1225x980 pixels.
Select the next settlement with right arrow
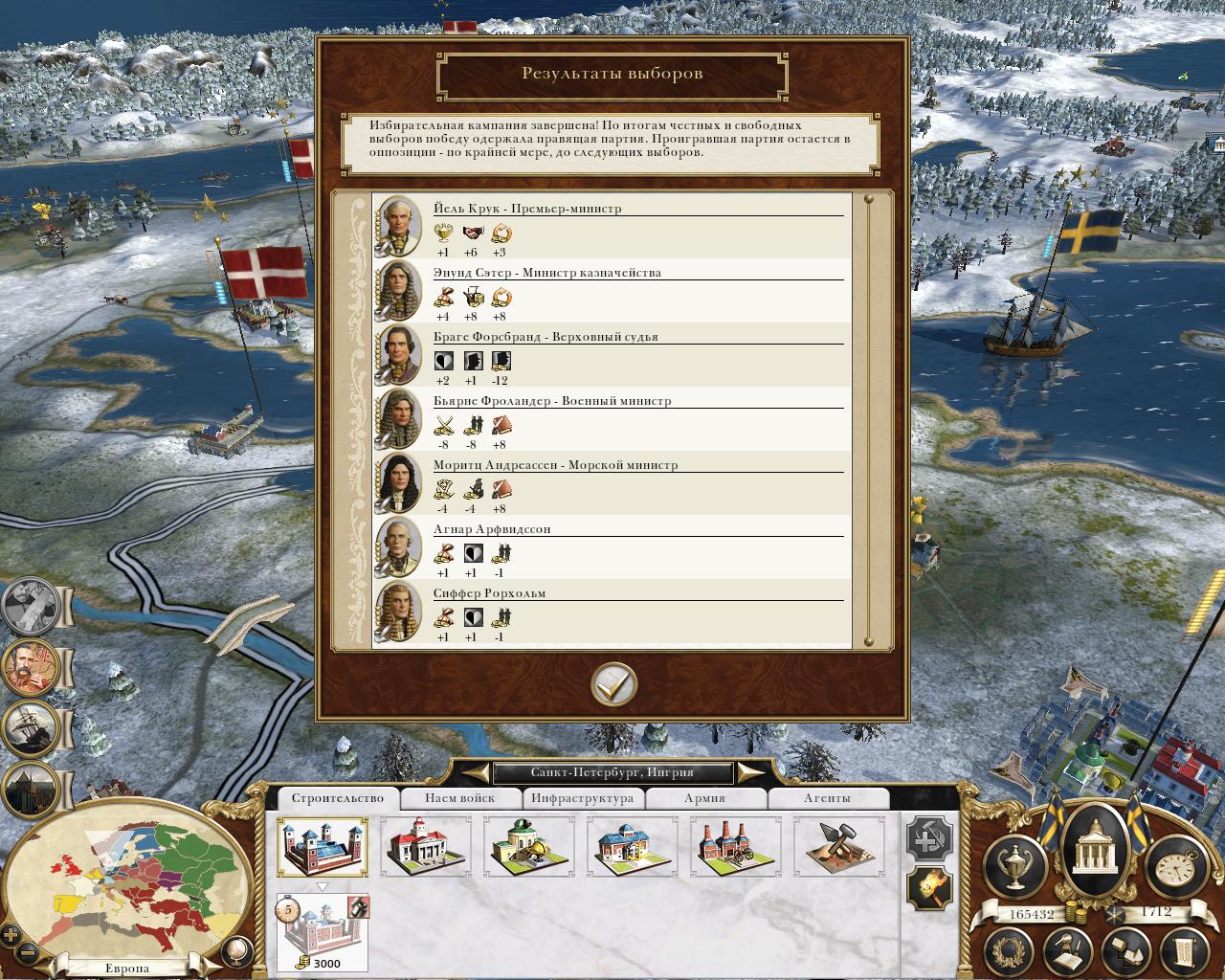point(751,772)
